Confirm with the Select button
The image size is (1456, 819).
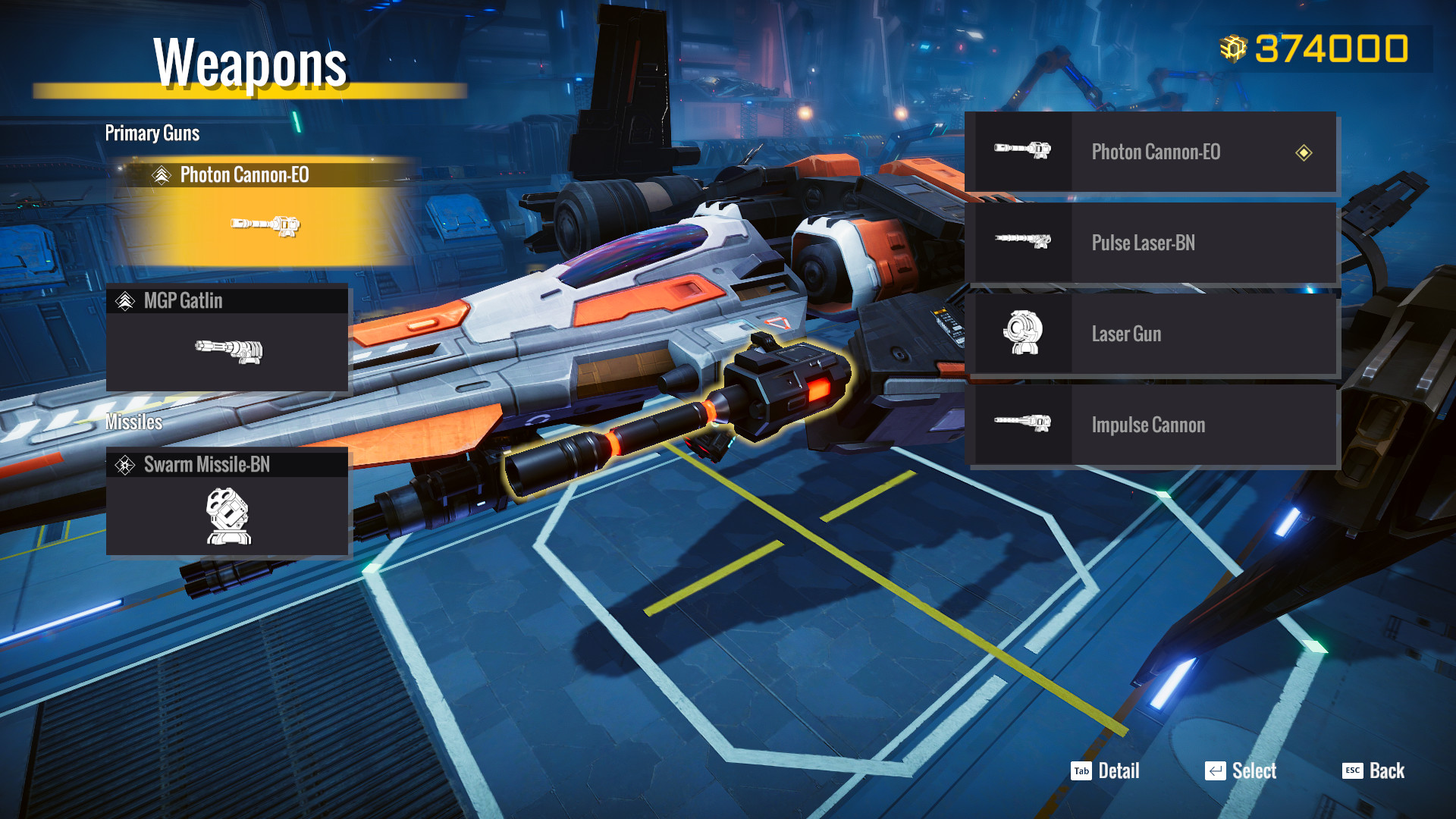point(1241,771)
